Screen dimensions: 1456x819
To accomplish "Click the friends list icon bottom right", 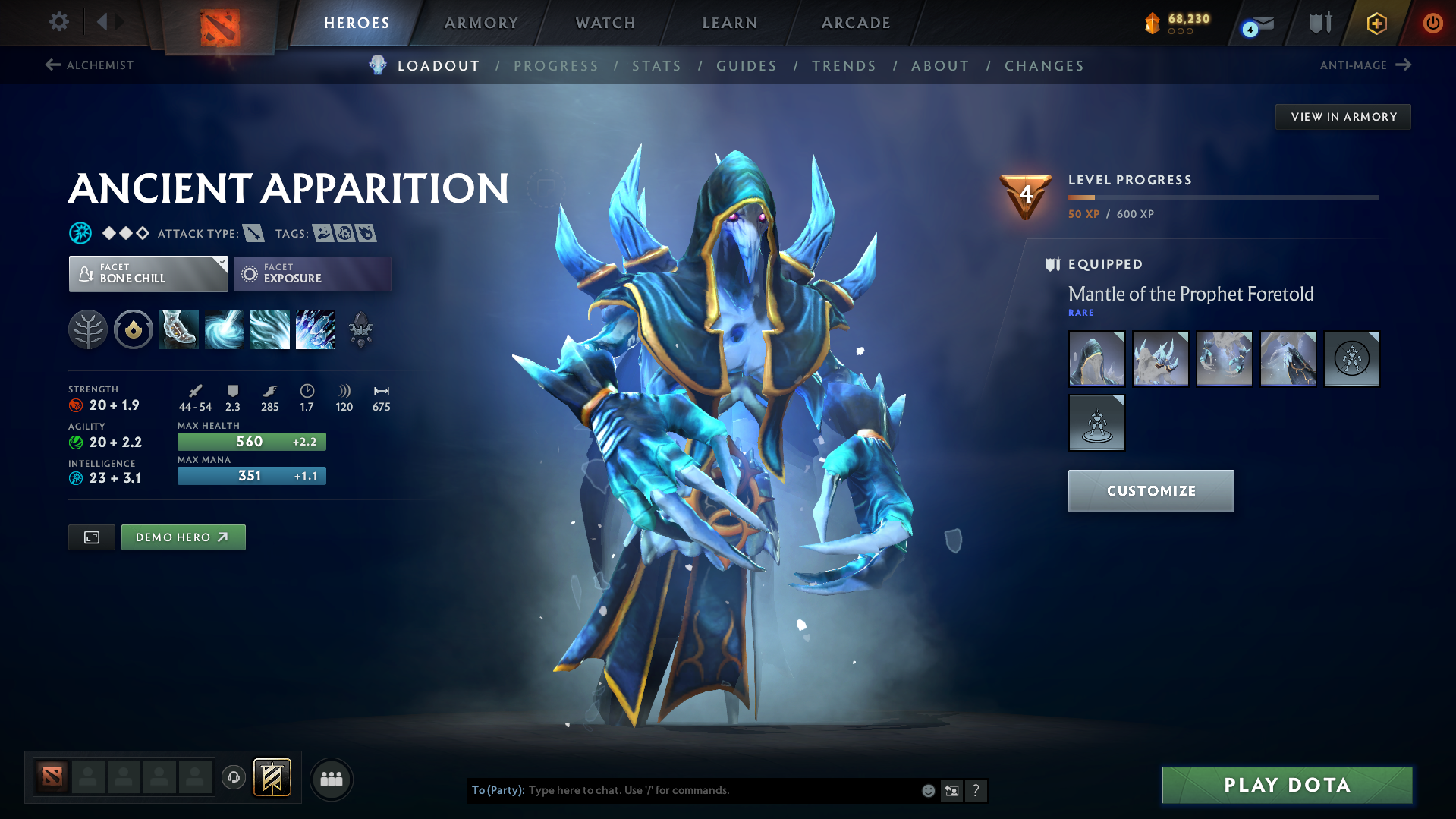I will [331, 779].
